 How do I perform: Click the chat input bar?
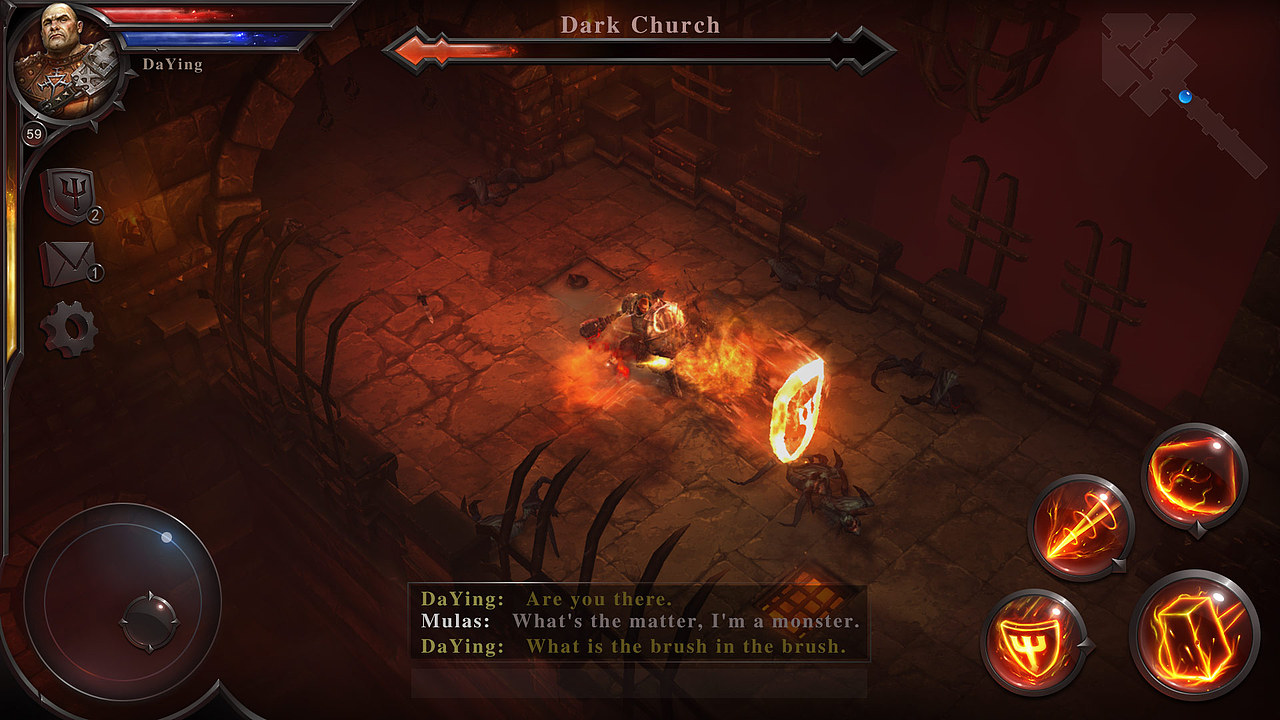(639, 683)
